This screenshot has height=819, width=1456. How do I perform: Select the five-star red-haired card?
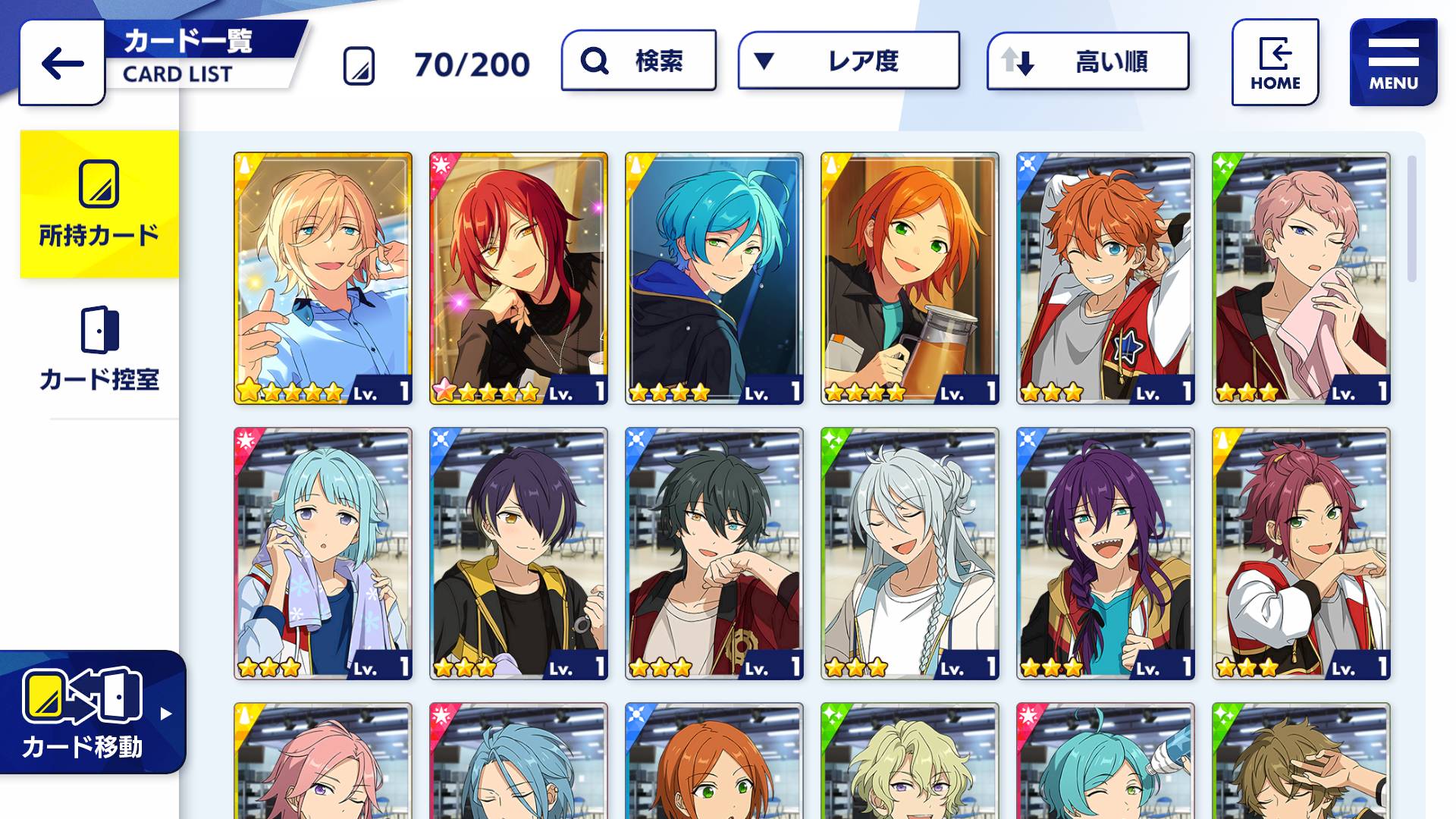click(519, 278)
